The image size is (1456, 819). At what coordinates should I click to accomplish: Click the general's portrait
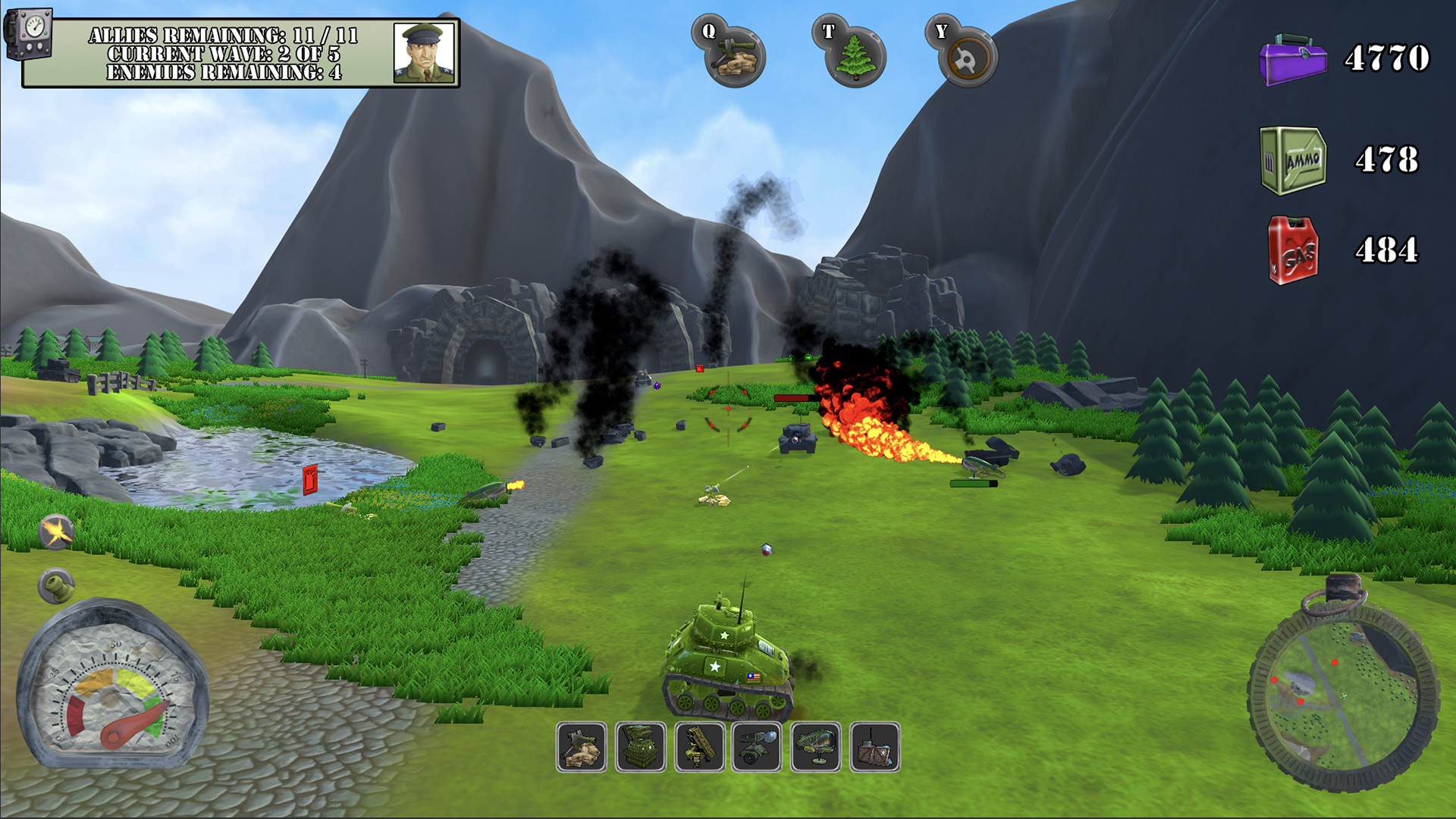point(424,52)
